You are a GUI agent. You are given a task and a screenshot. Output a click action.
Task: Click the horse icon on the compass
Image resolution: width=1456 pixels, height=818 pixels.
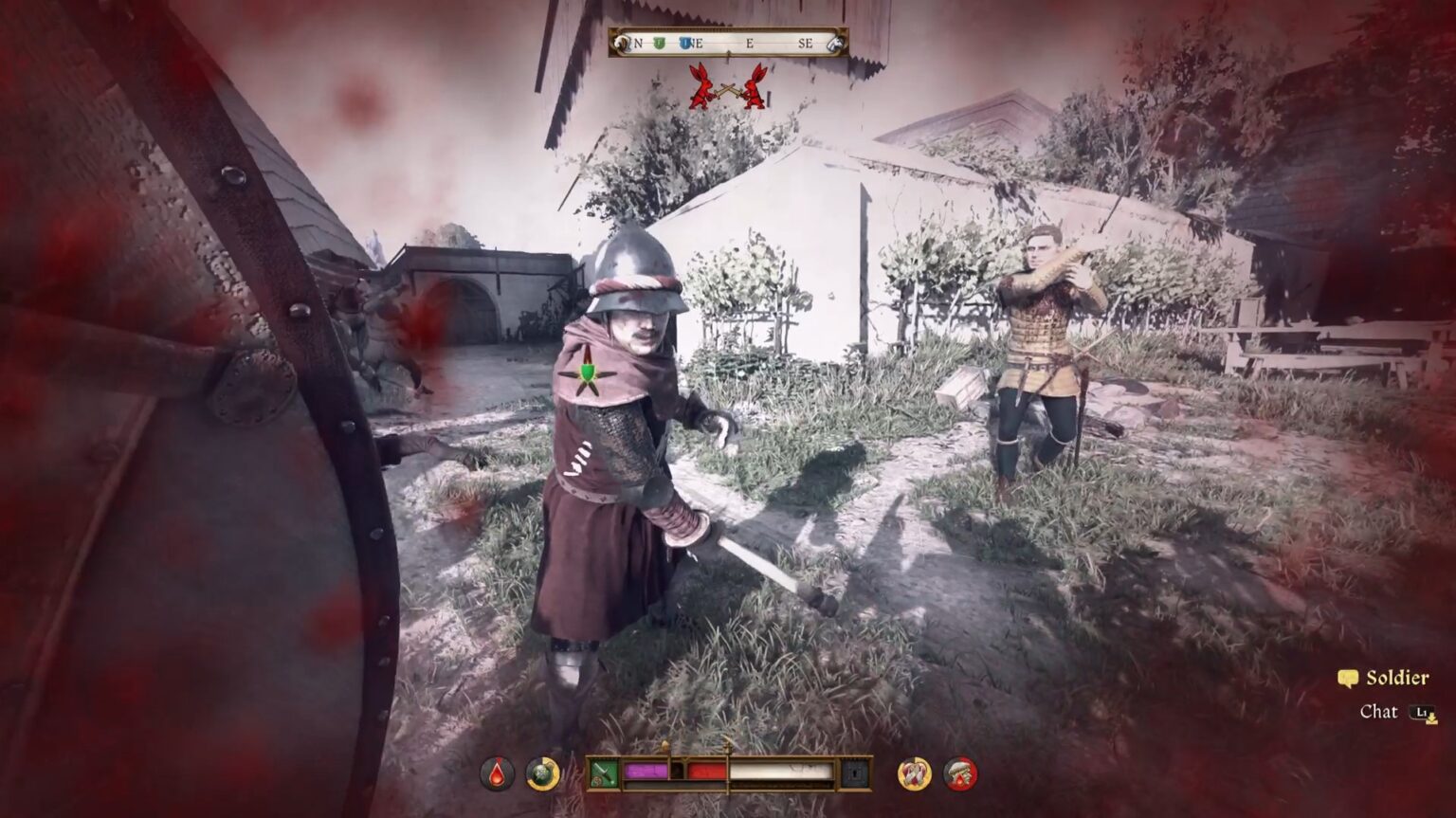click(835, 42)
